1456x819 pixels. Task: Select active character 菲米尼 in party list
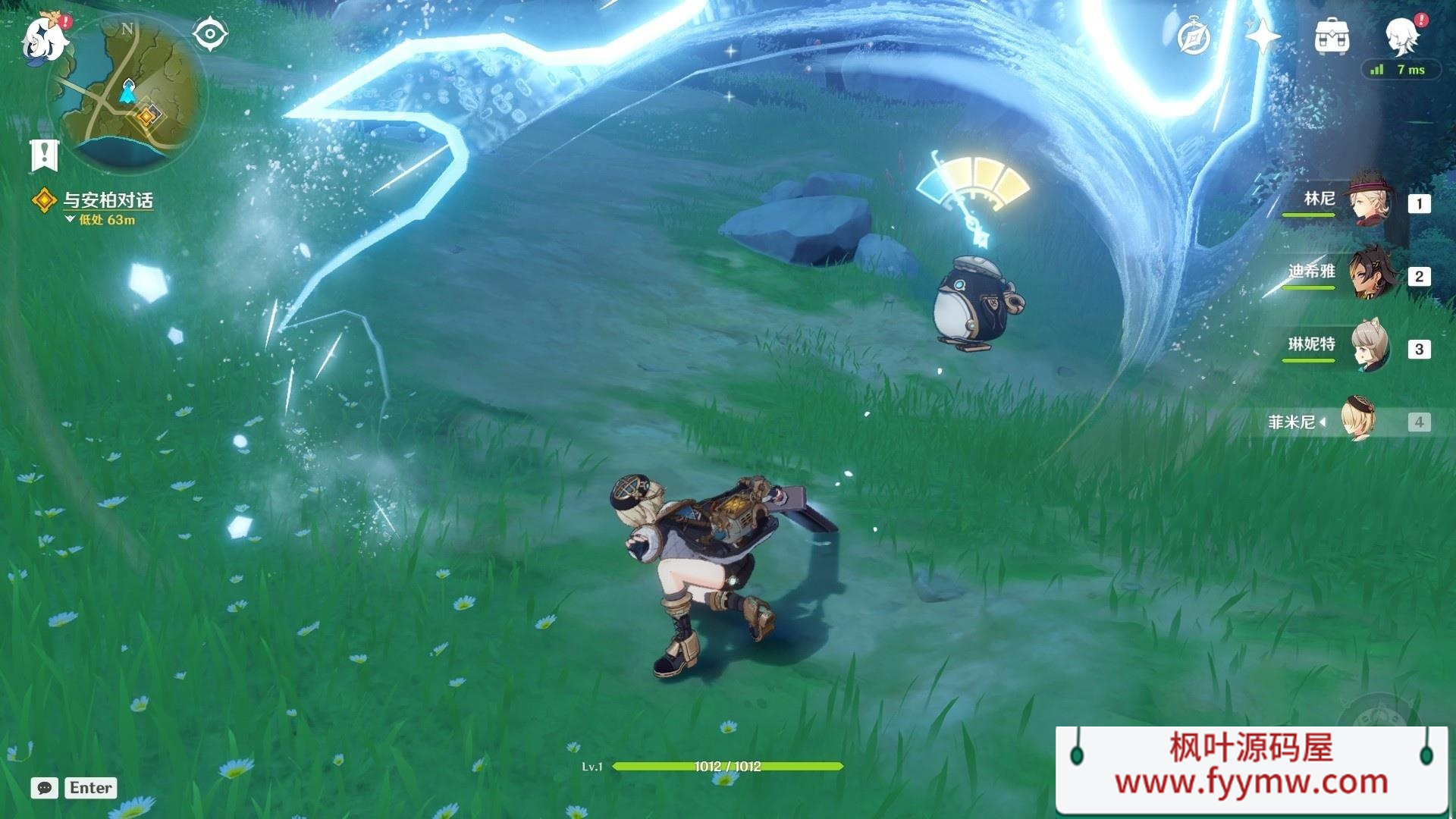(1357, 420)
